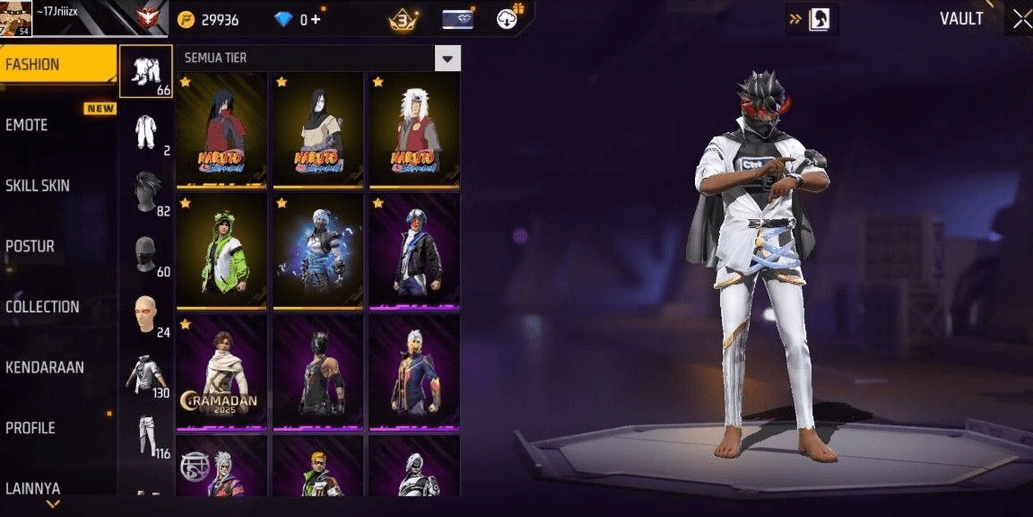Open the Semua Tier dropdown
Screen dimensions: 1033x517
tap(447, 59)
